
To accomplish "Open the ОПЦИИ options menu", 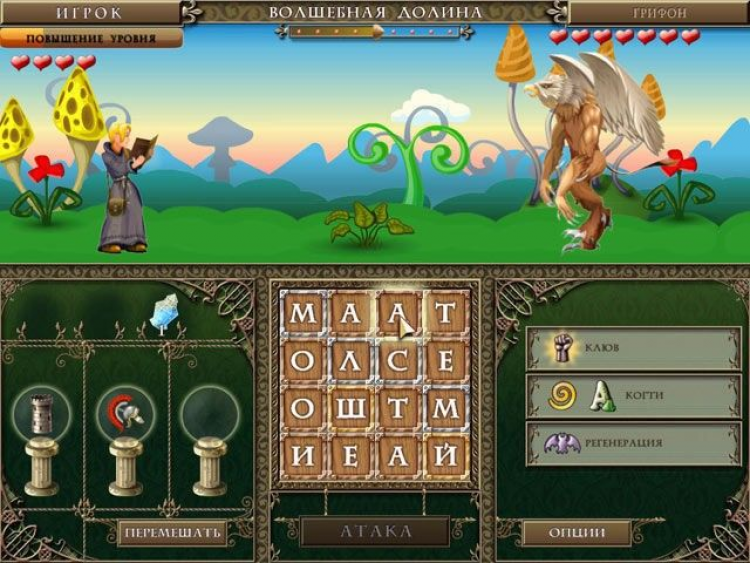I will point(577,533).
